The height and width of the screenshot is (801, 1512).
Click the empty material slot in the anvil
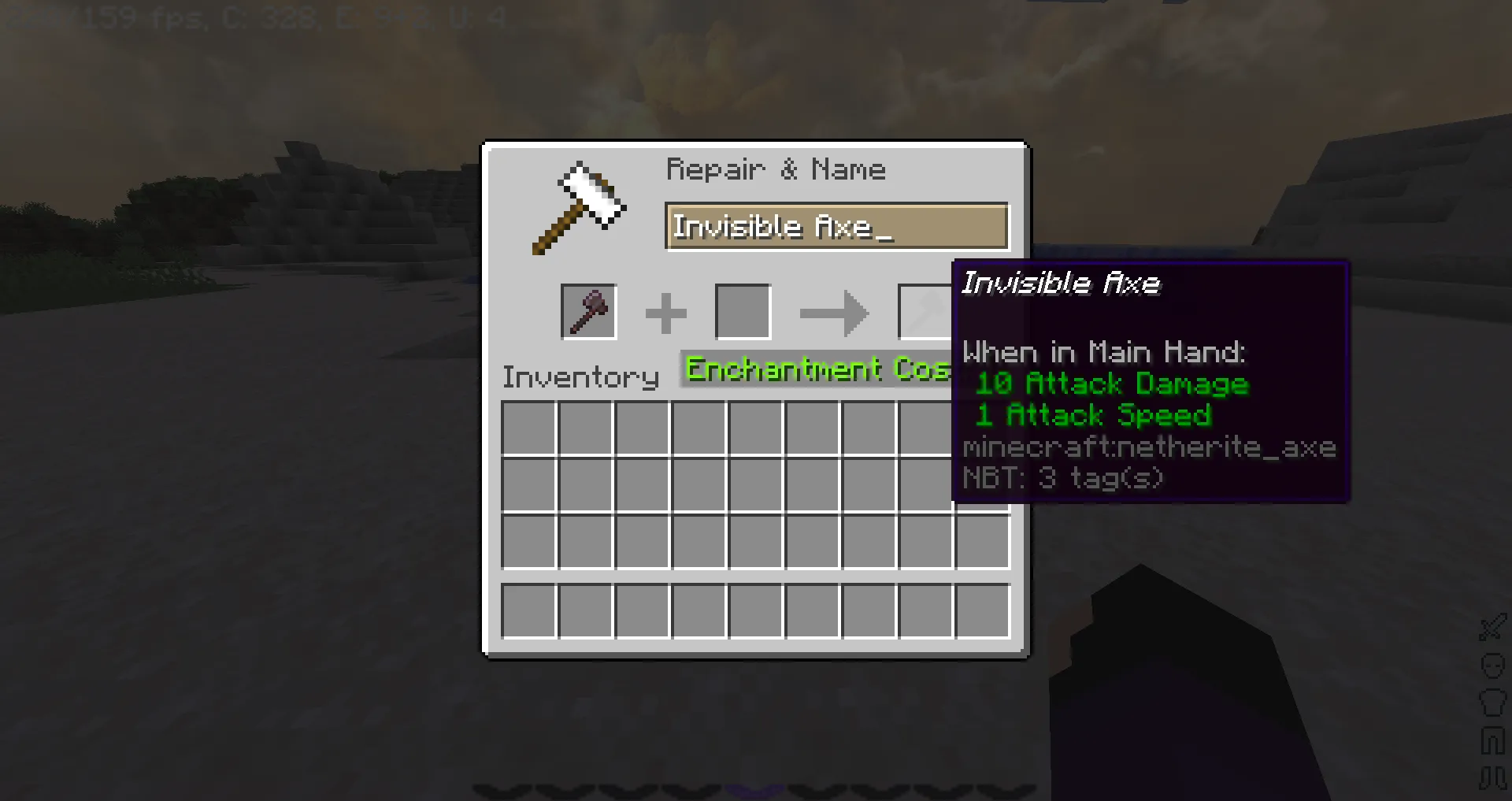(x=742, y=310)
